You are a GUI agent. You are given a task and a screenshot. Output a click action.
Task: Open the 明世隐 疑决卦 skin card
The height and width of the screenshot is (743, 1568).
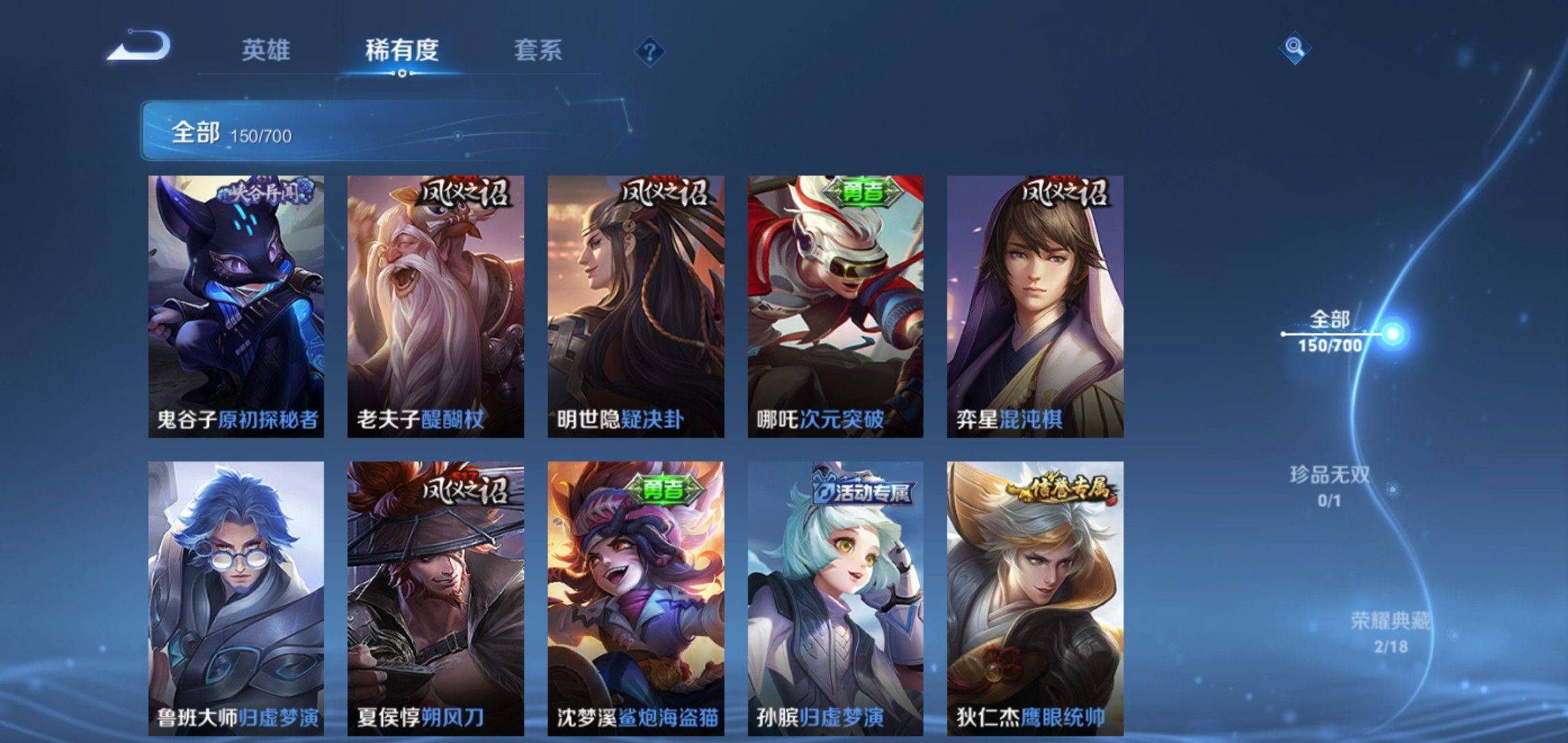click(635, 306)
